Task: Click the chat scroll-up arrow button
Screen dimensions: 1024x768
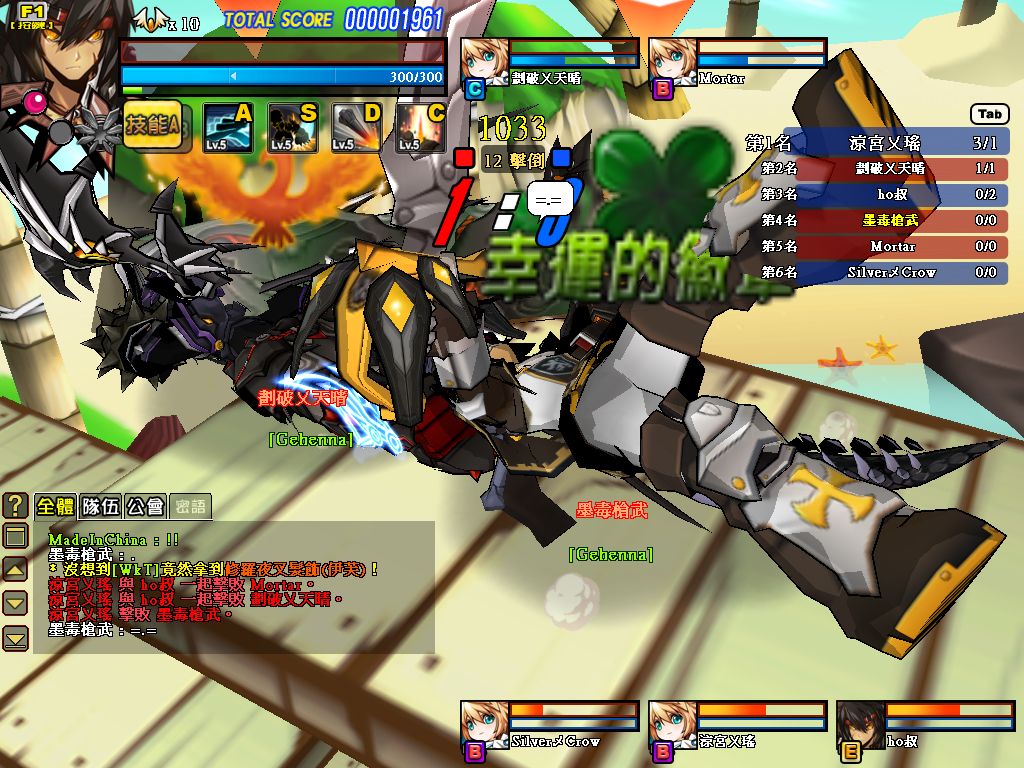Action: [x=15, y=569]
